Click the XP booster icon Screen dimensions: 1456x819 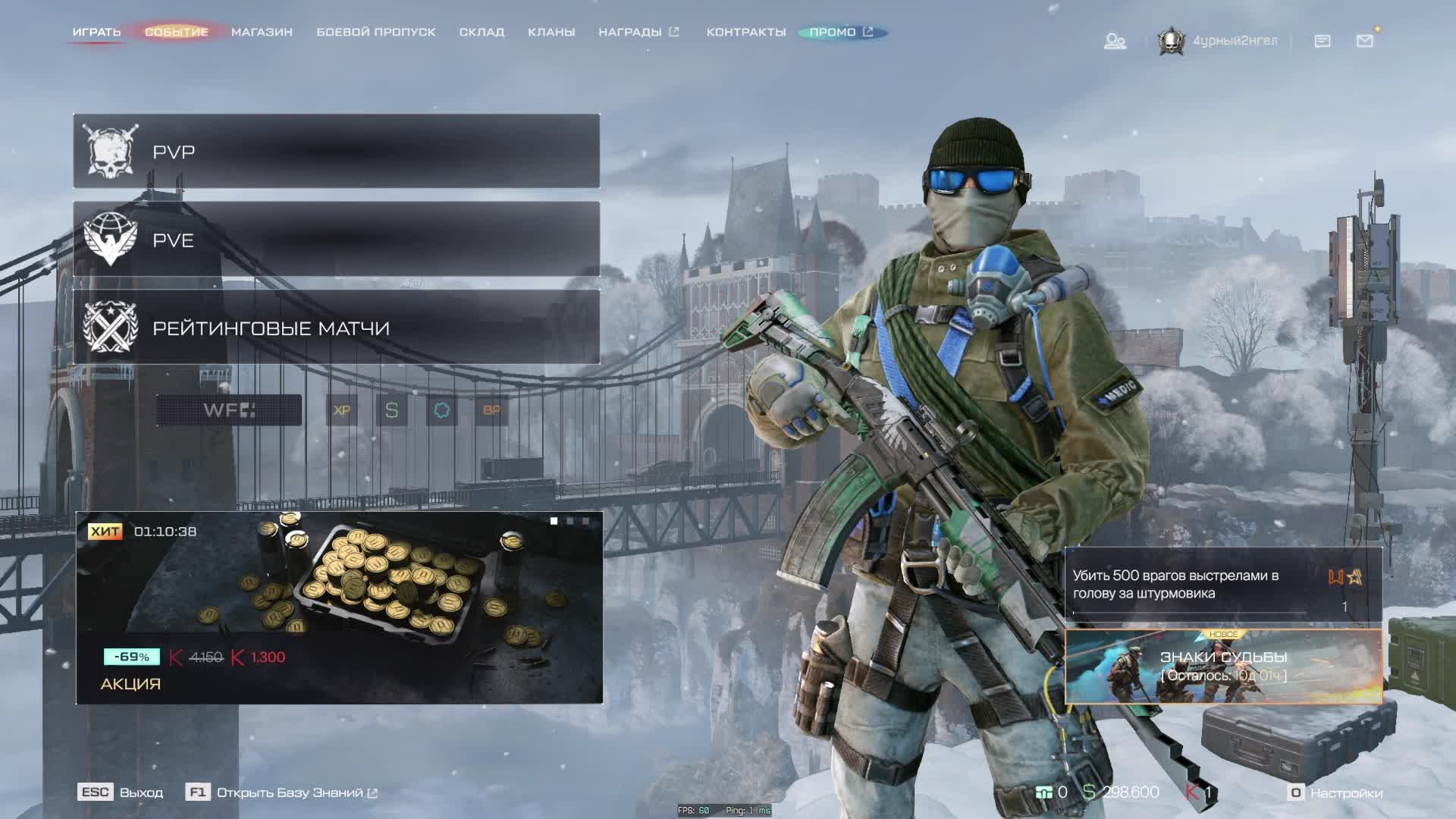pos(342,410)
